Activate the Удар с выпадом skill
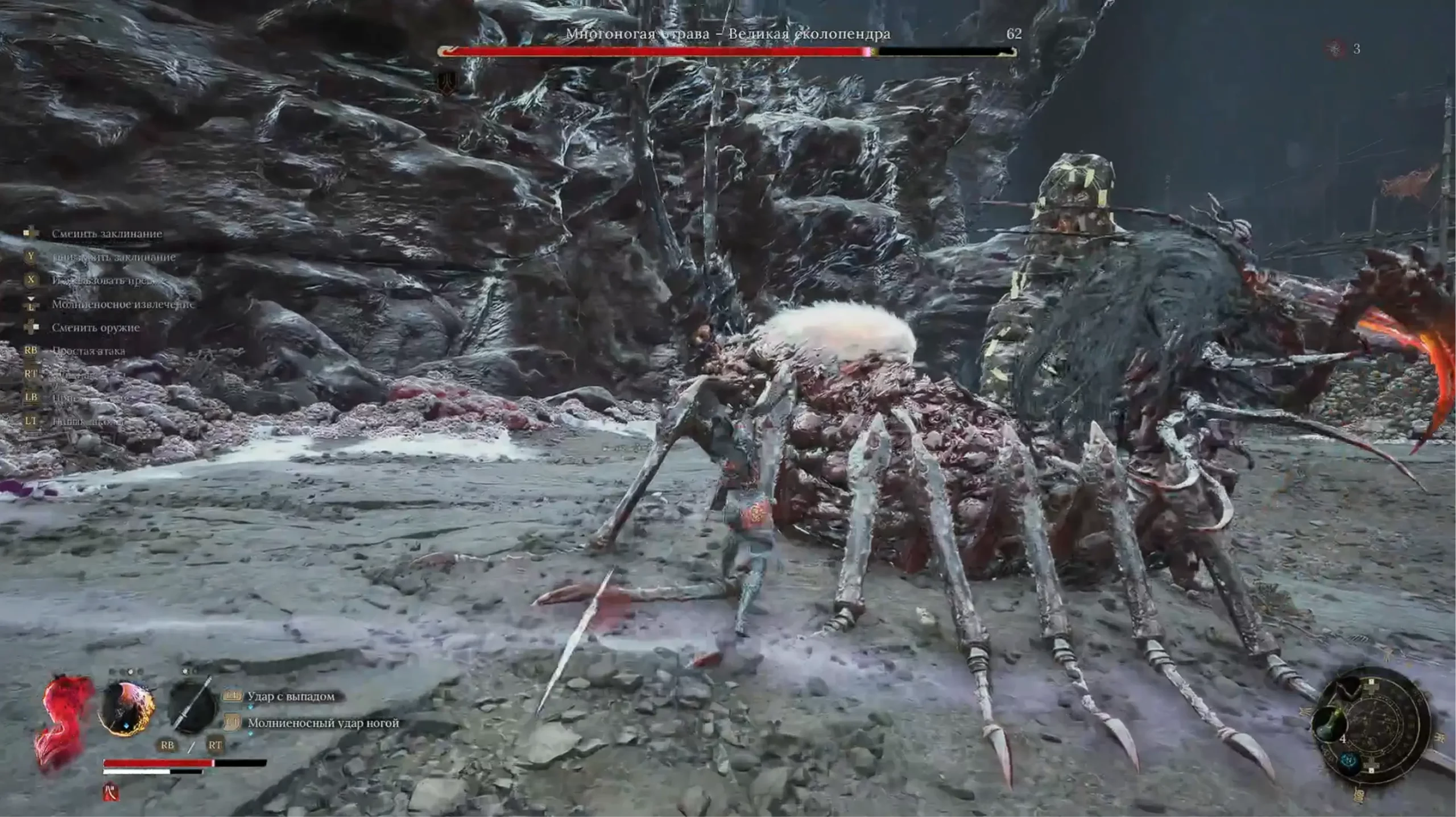Viewport: 1456px width, 817px height. [291, 696]
